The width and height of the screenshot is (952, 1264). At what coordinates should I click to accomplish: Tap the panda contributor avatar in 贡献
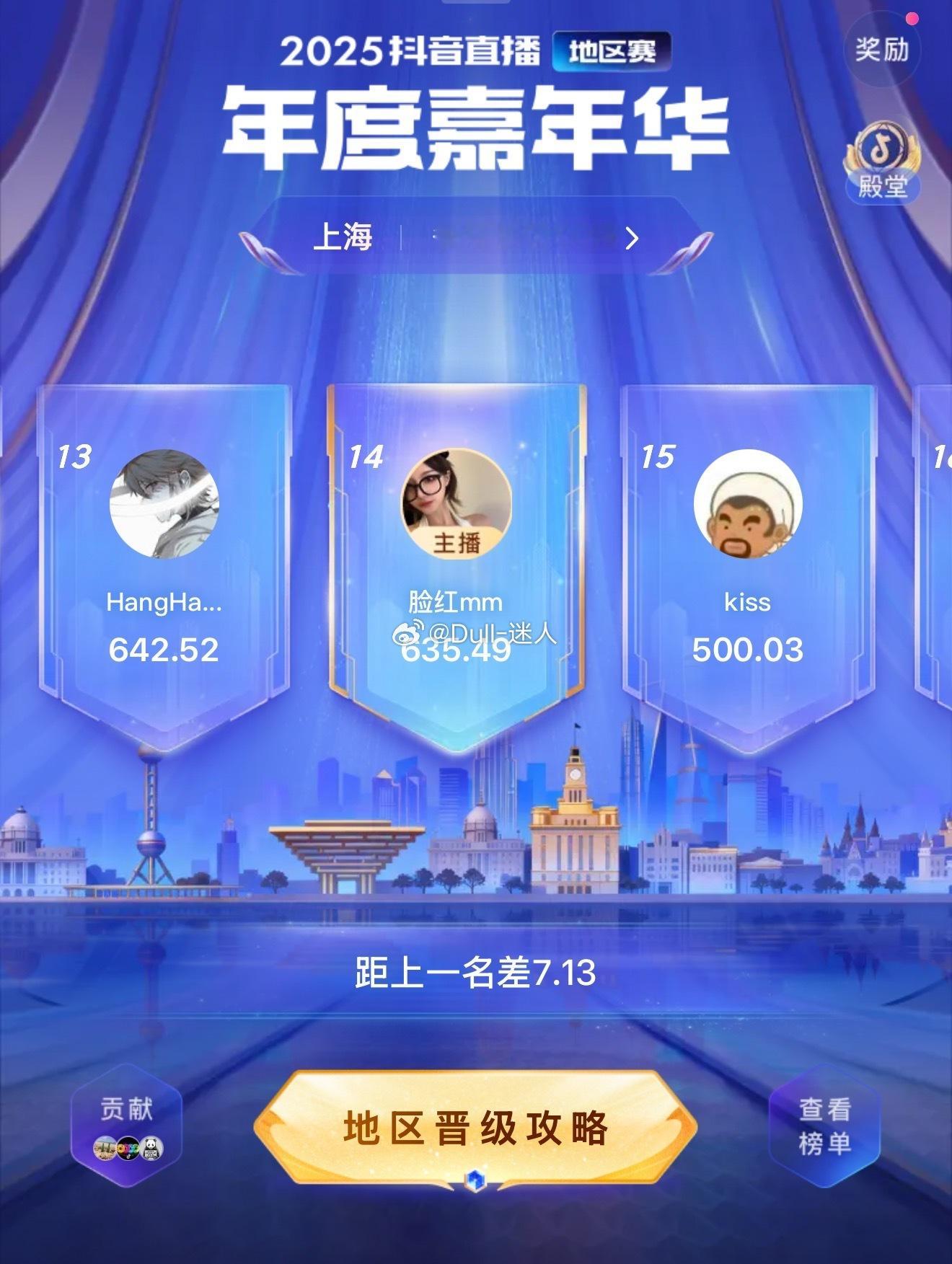coord(151,1148)
